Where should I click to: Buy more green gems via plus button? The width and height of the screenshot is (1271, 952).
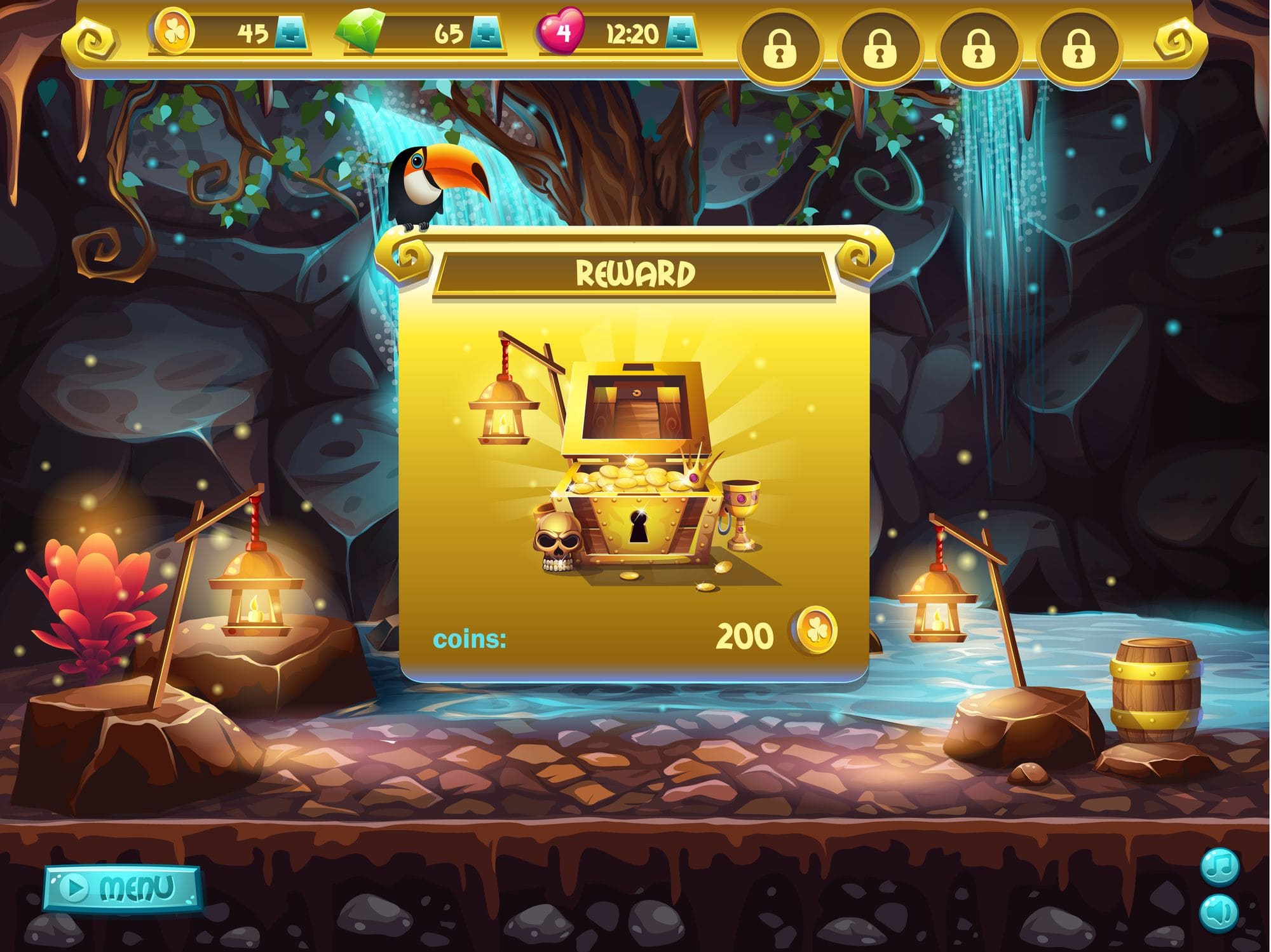[x=485, y=33]
